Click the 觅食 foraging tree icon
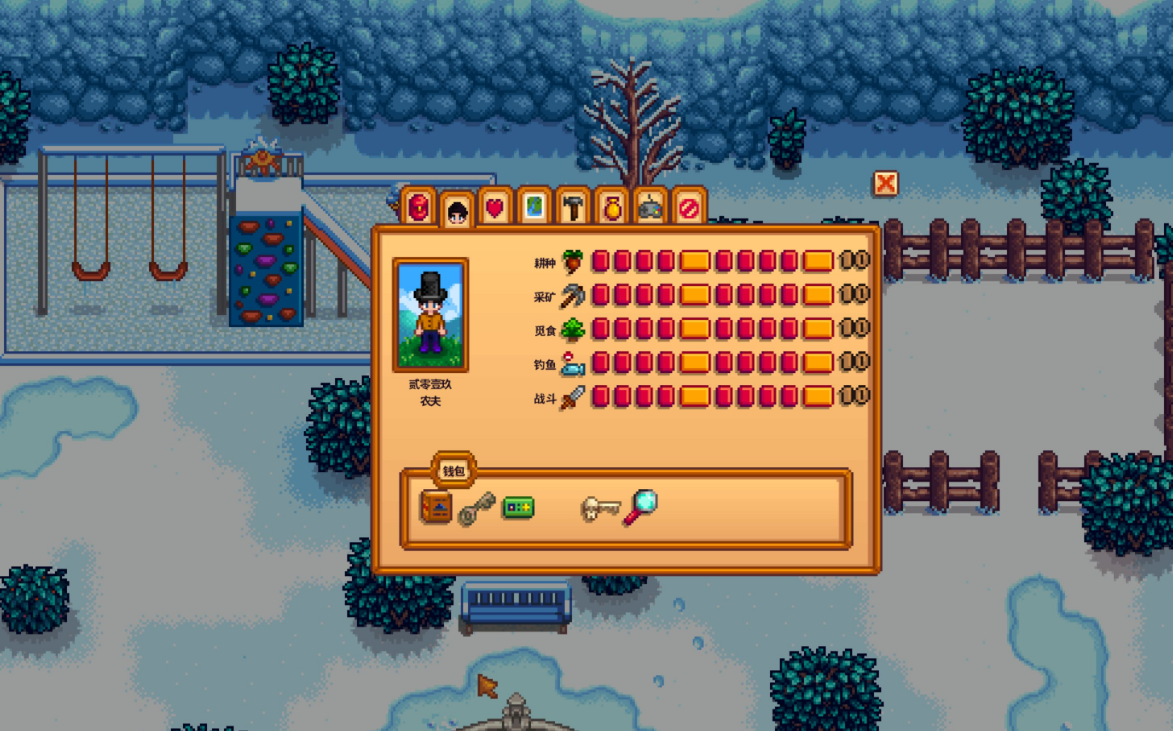The height and width of the screenshot is (731, 1173). [573, 329]
